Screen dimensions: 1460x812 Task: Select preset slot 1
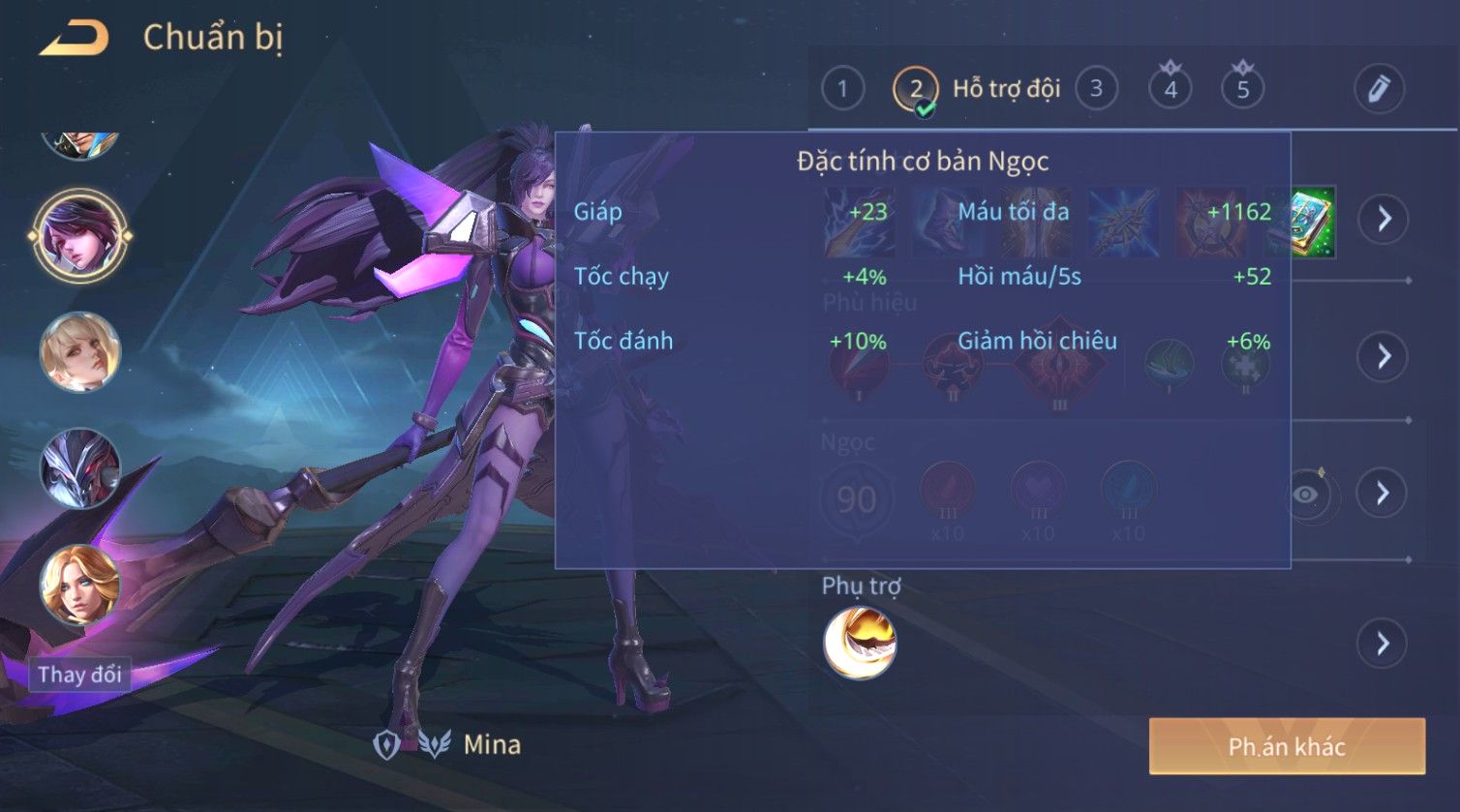coord(842,89)
